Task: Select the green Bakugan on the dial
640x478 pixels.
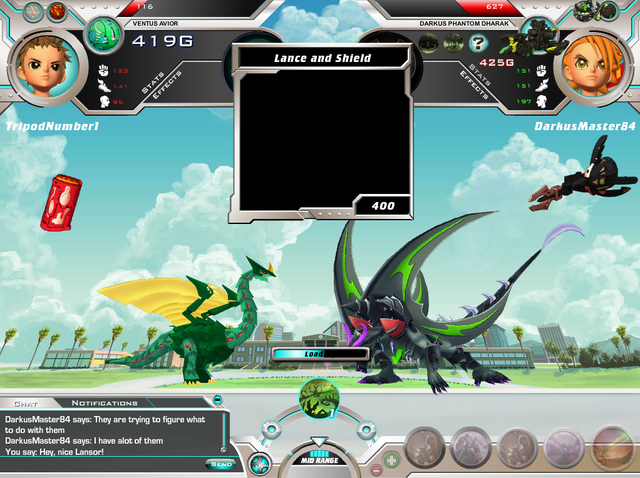Action: coord(319,398)
